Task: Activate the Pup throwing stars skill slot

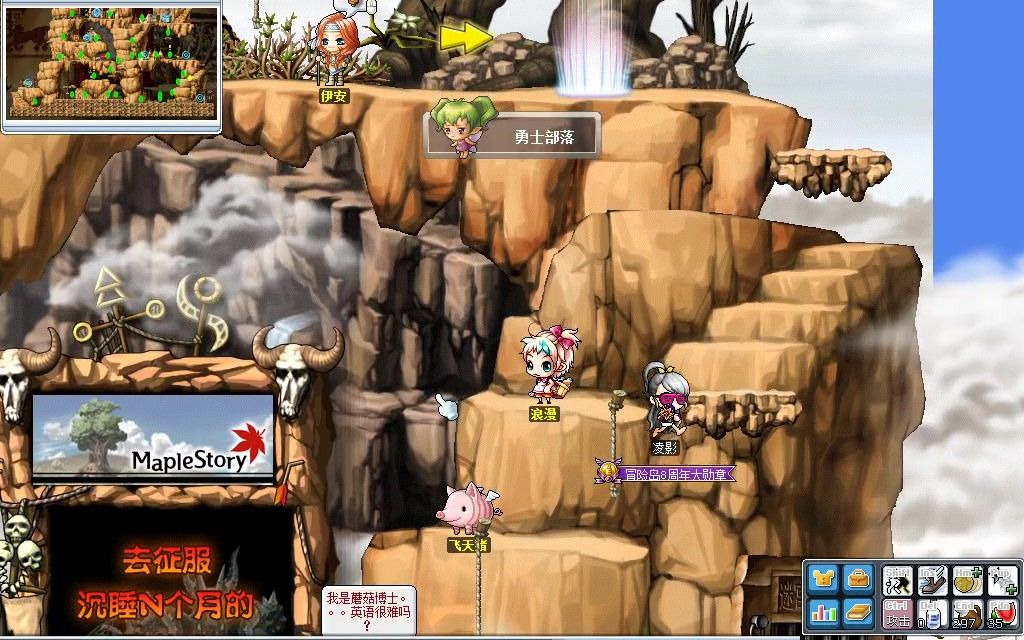Action: [x=1002, y=579]
